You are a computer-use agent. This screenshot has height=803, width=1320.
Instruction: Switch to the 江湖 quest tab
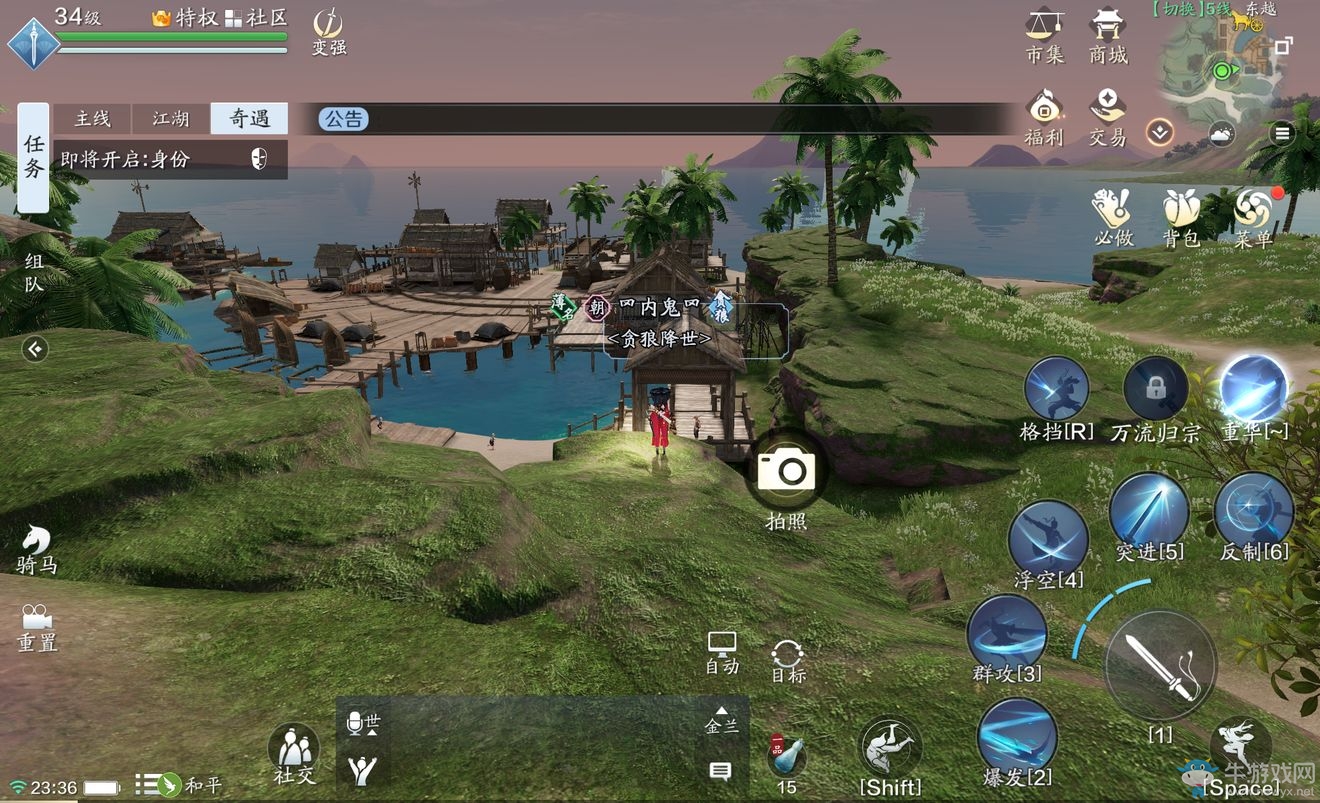171,119
